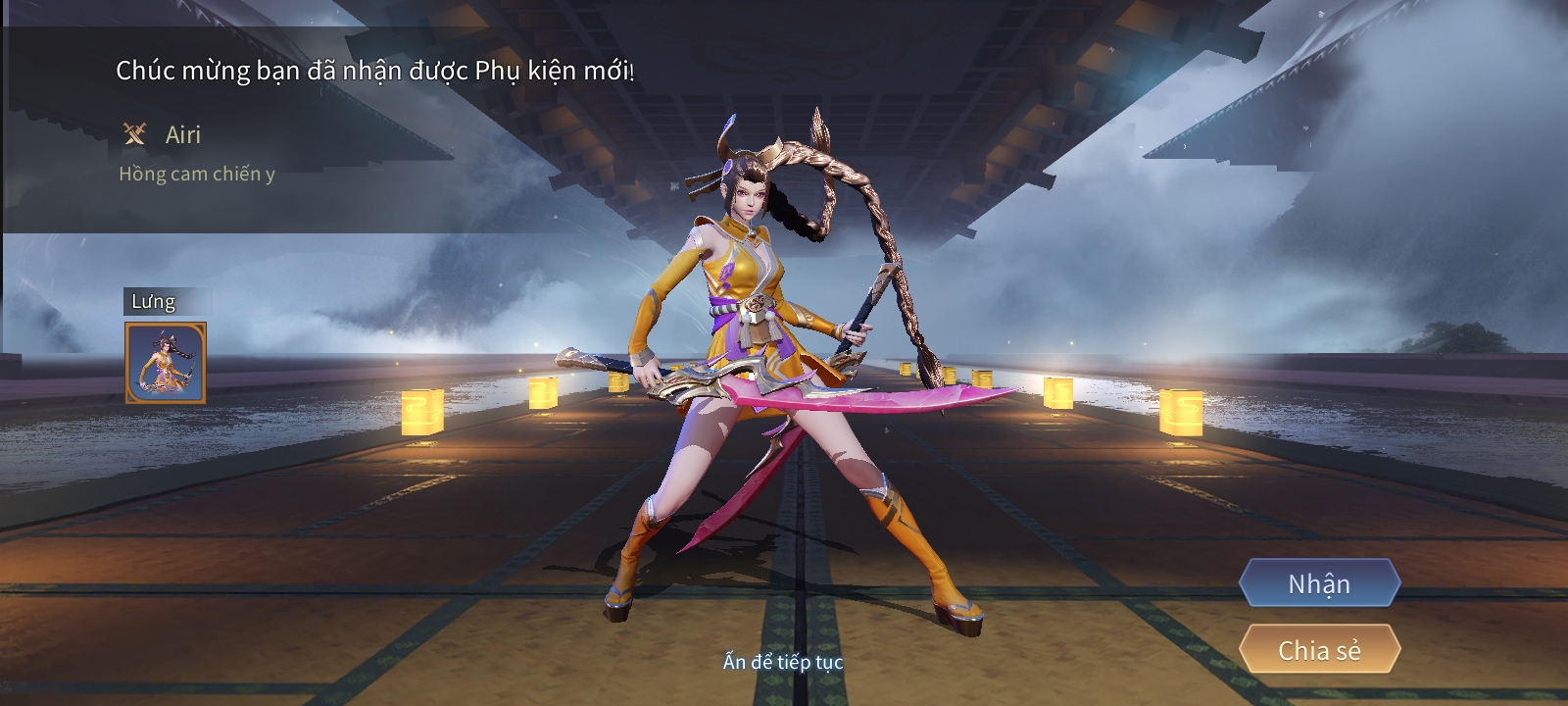Tap the blue Nhận banner shape

pos(1319,584)
